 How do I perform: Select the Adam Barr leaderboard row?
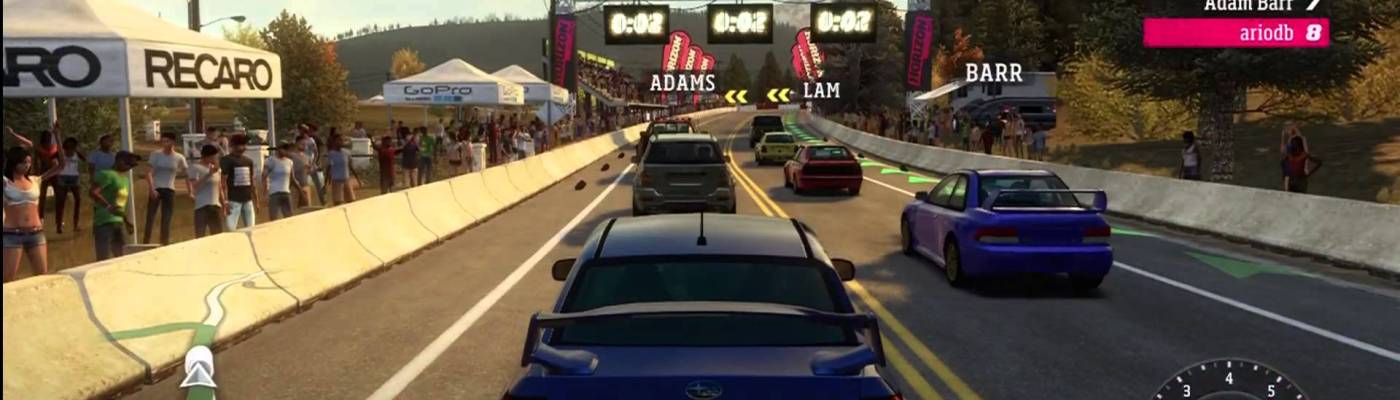coord(1260,6)
